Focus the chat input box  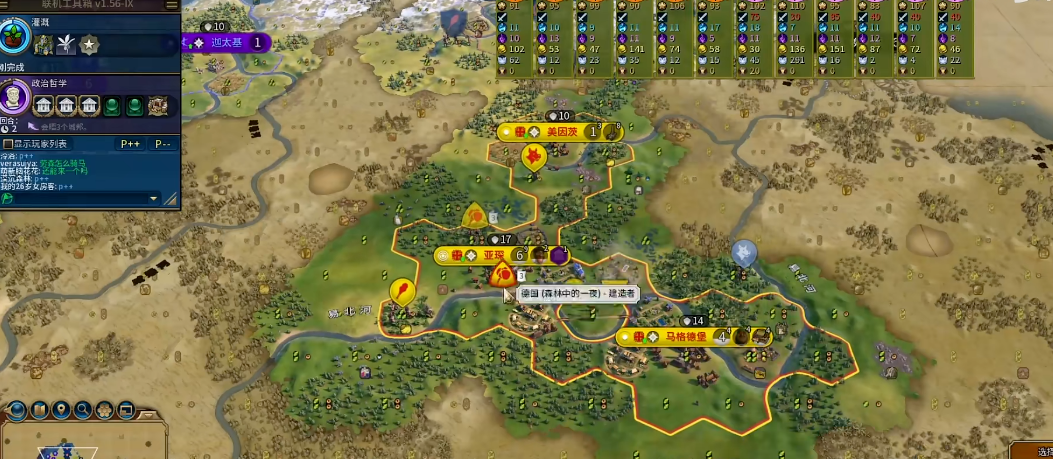pos(80,198)
